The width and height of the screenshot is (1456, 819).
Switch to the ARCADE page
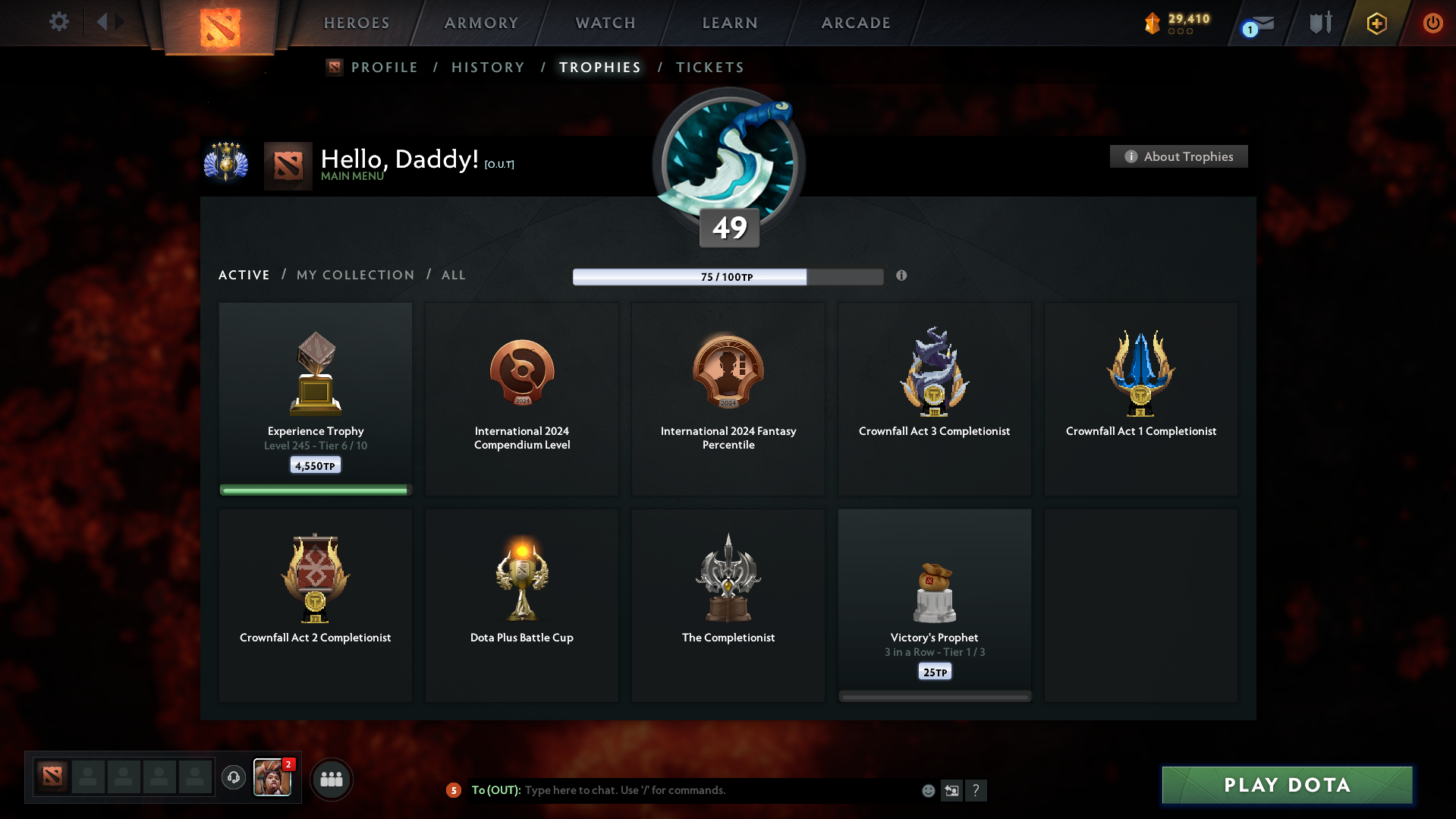pos(856,23)
